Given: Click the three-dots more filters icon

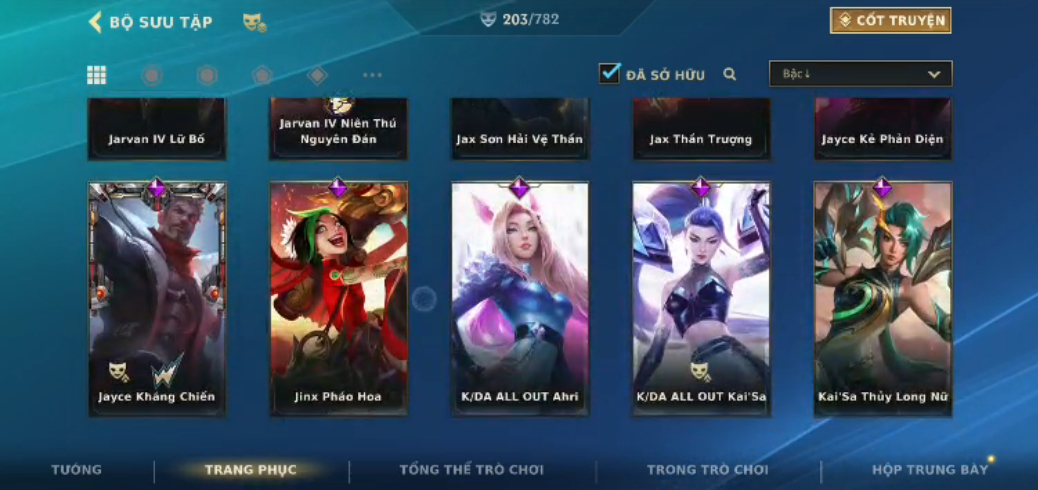Looking at the screenshot, I should click(x=372, y=75).
